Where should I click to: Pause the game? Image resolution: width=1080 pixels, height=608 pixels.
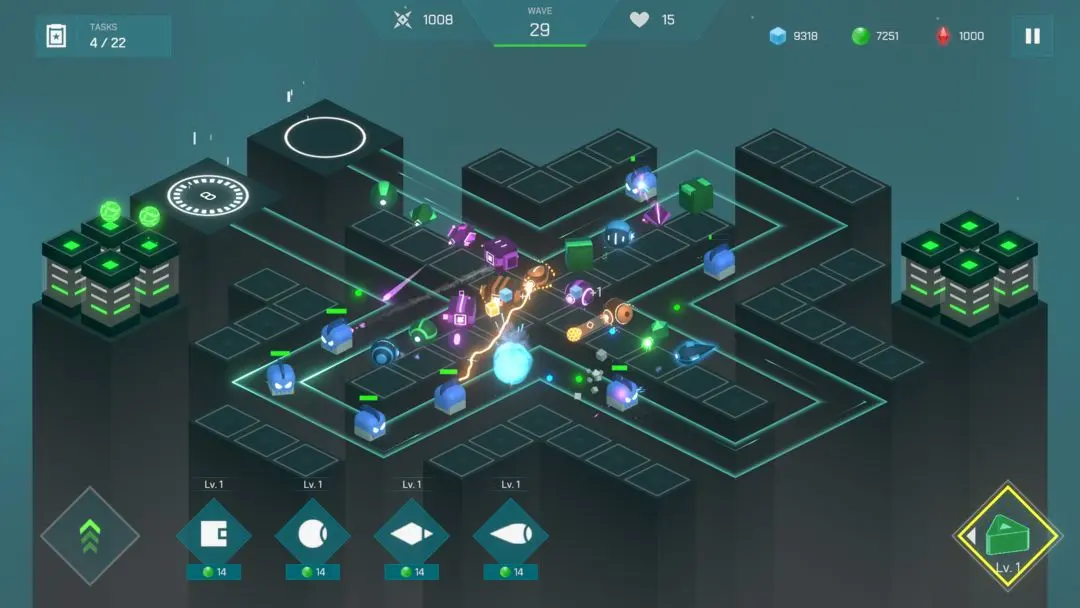[1032, 36]
